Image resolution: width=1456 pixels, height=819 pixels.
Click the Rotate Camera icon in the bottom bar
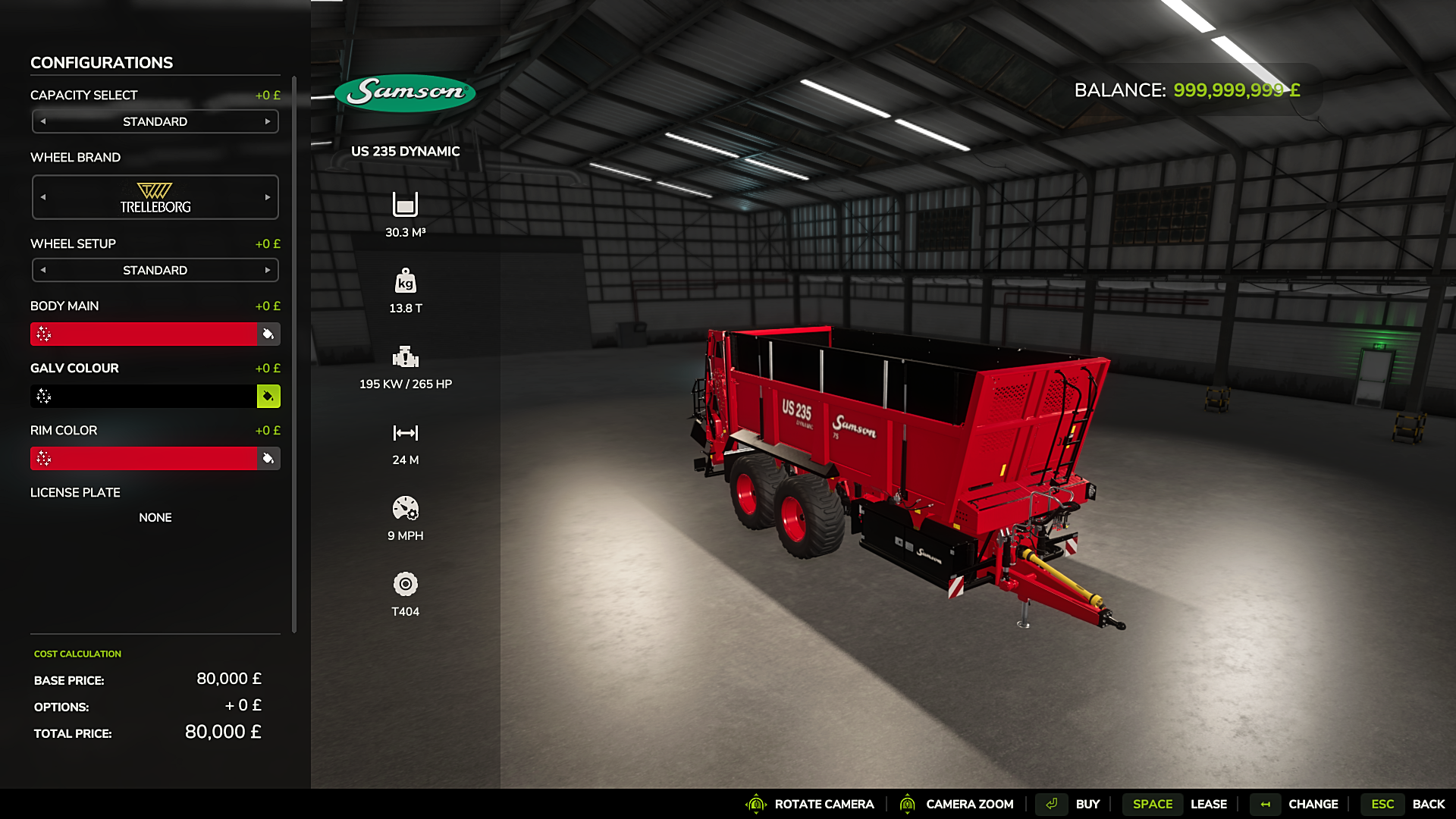pos(755,804)
